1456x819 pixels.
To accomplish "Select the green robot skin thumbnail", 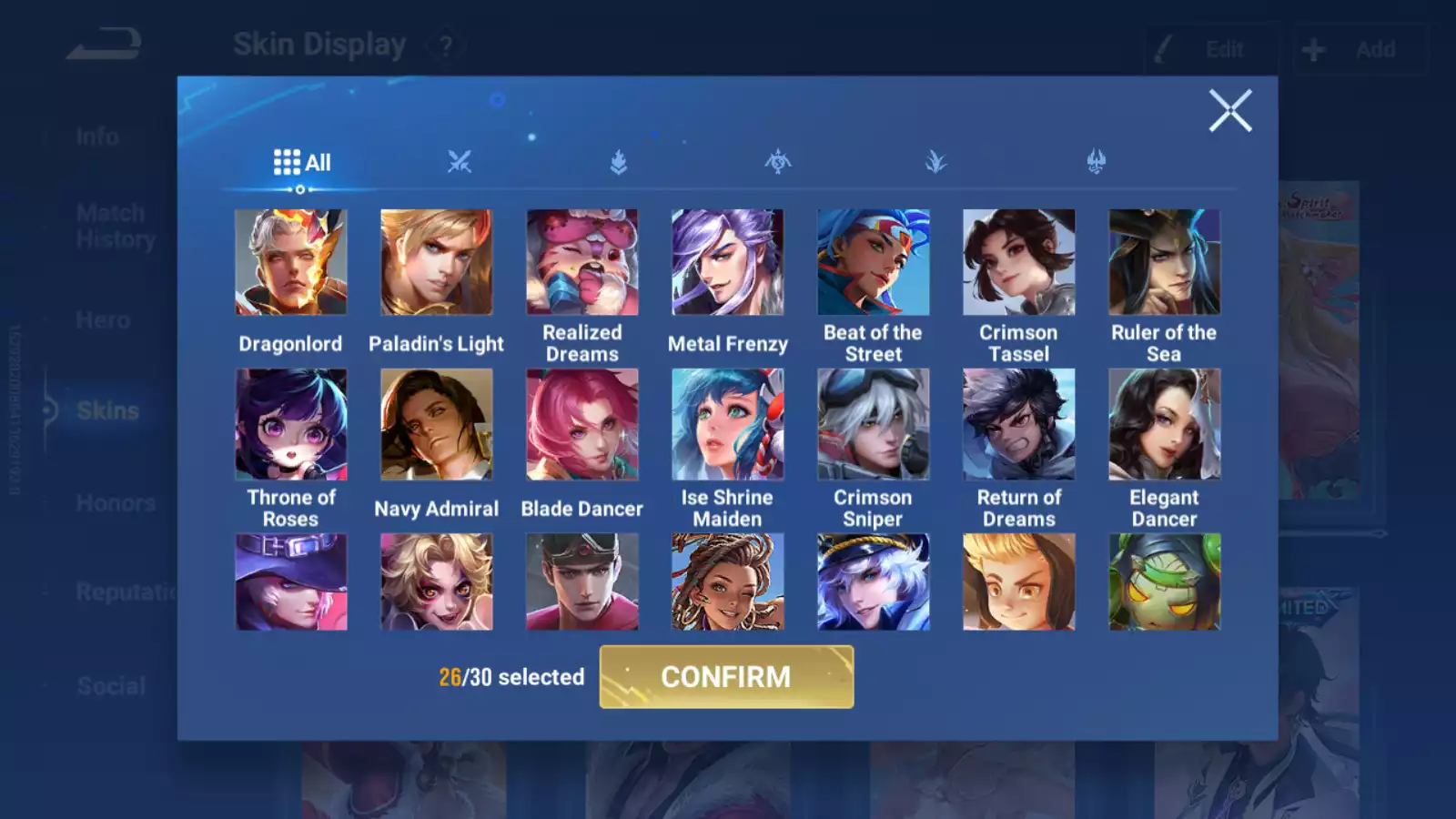I will coord(1165,582).
